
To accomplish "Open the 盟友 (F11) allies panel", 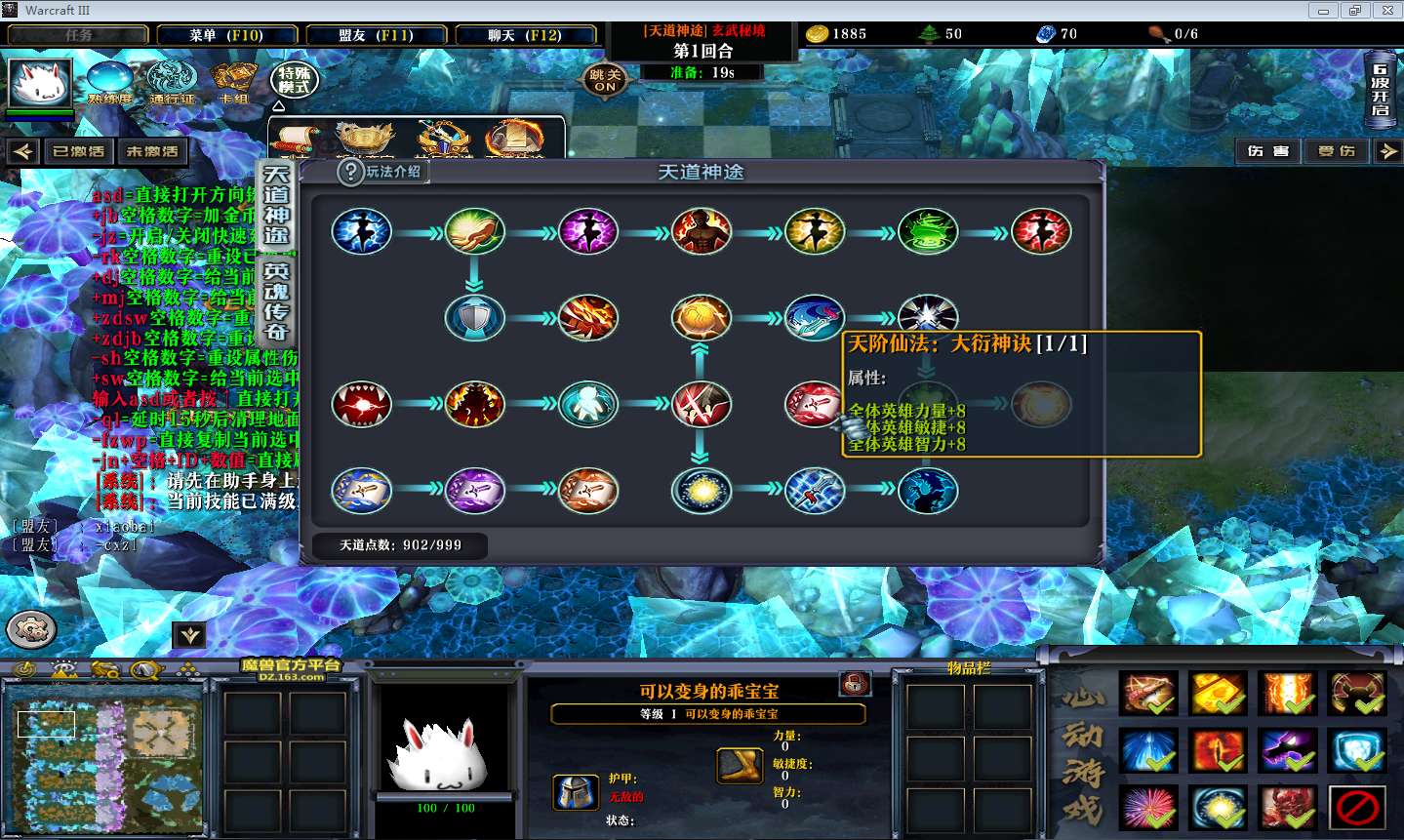I will pyautogui.click(x=376, y=35).
